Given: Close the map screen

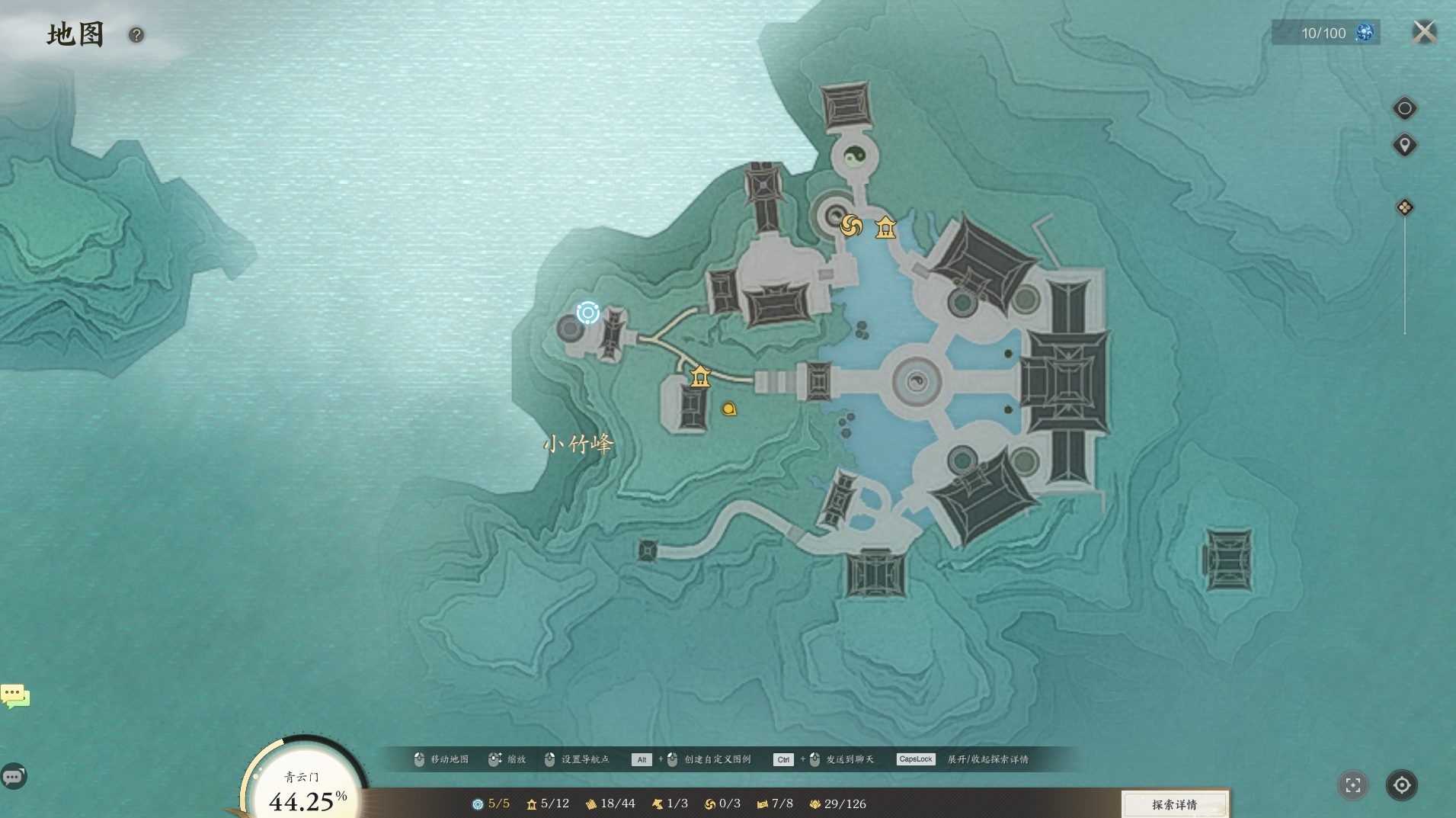Looking at the screenshot, I should click(1424, 32).
